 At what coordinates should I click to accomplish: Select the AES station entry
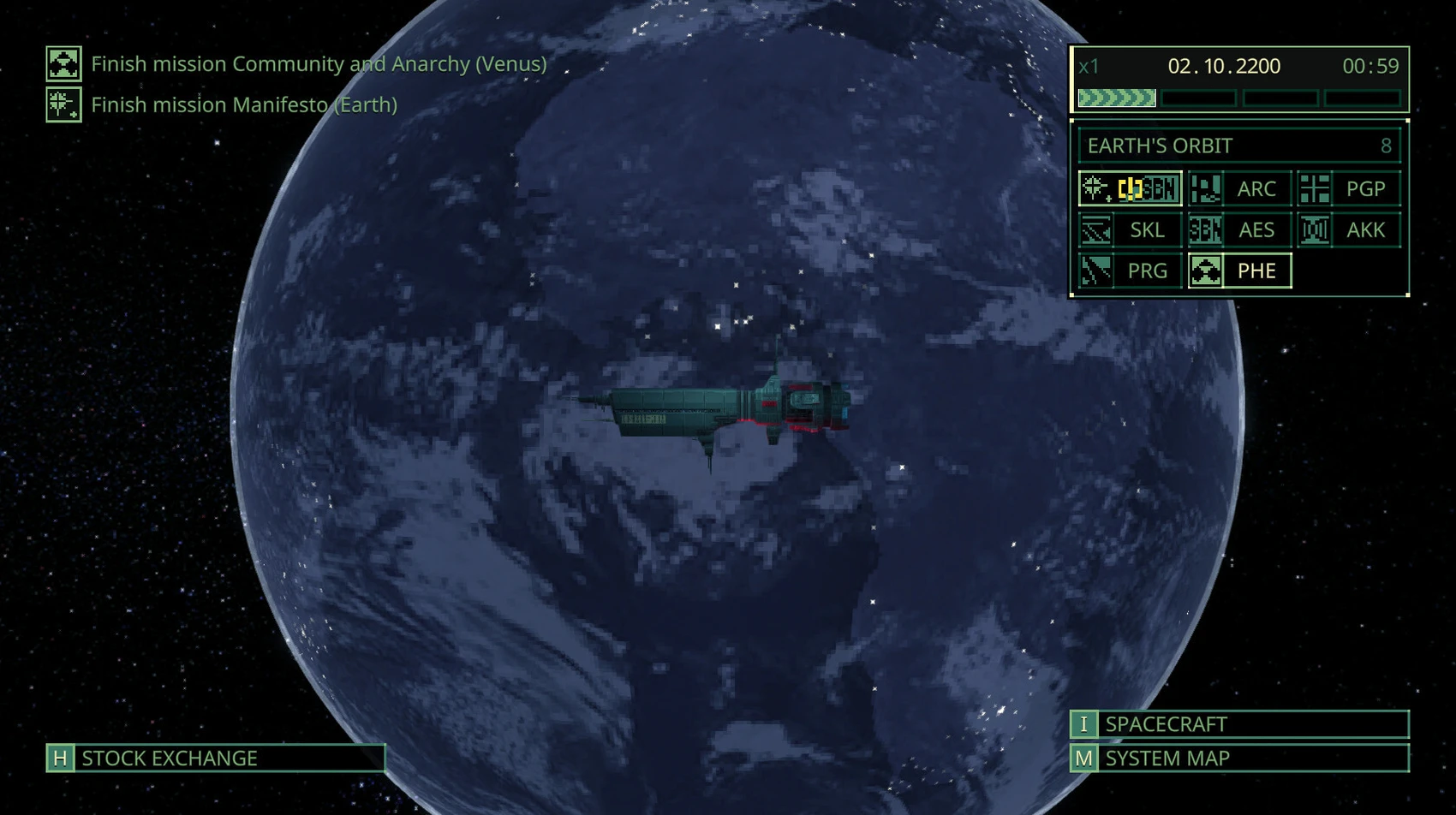click(1239, 229)
